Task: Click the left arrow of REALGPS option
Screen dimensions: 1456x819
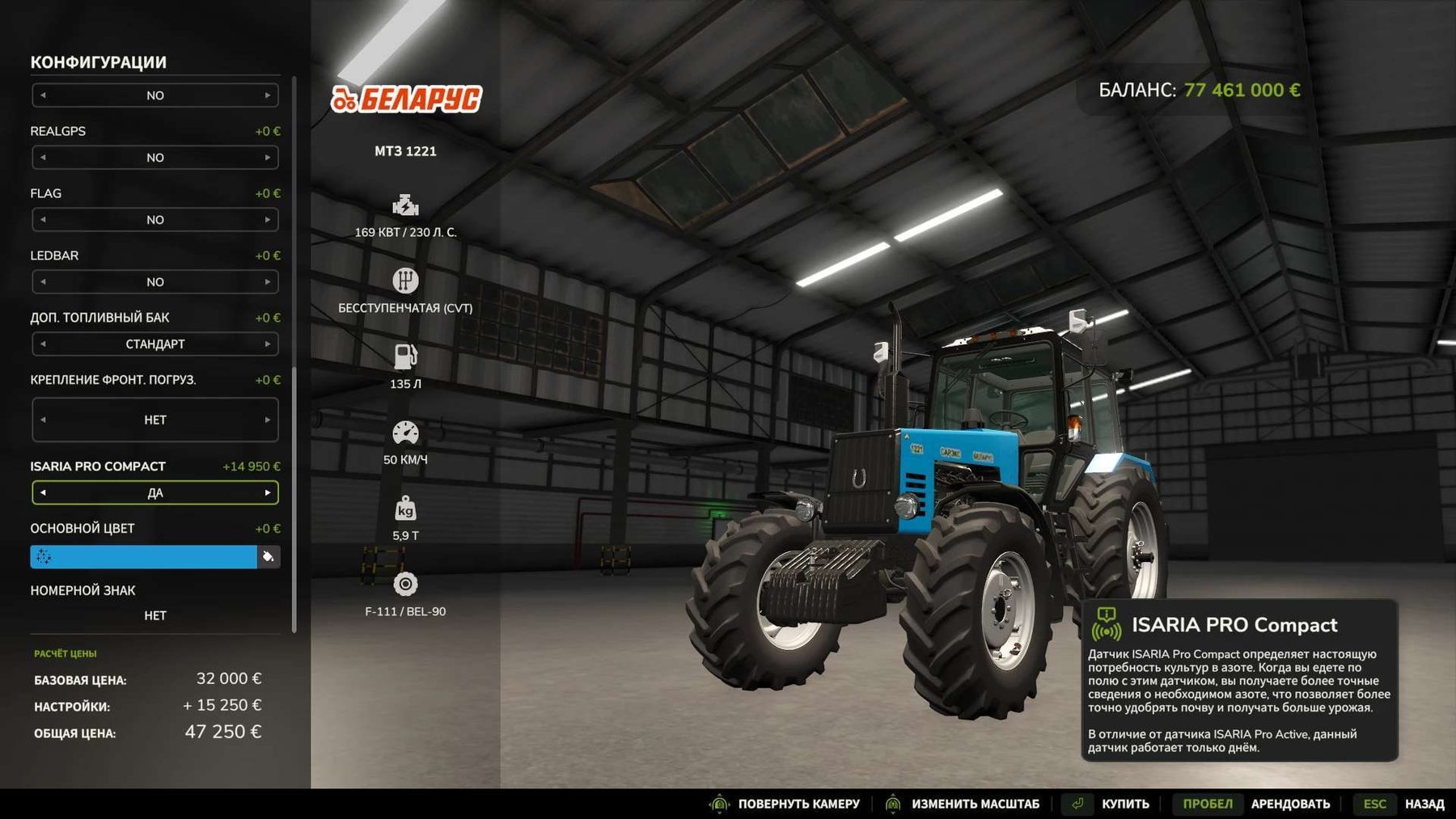Action: coord(43,158)
